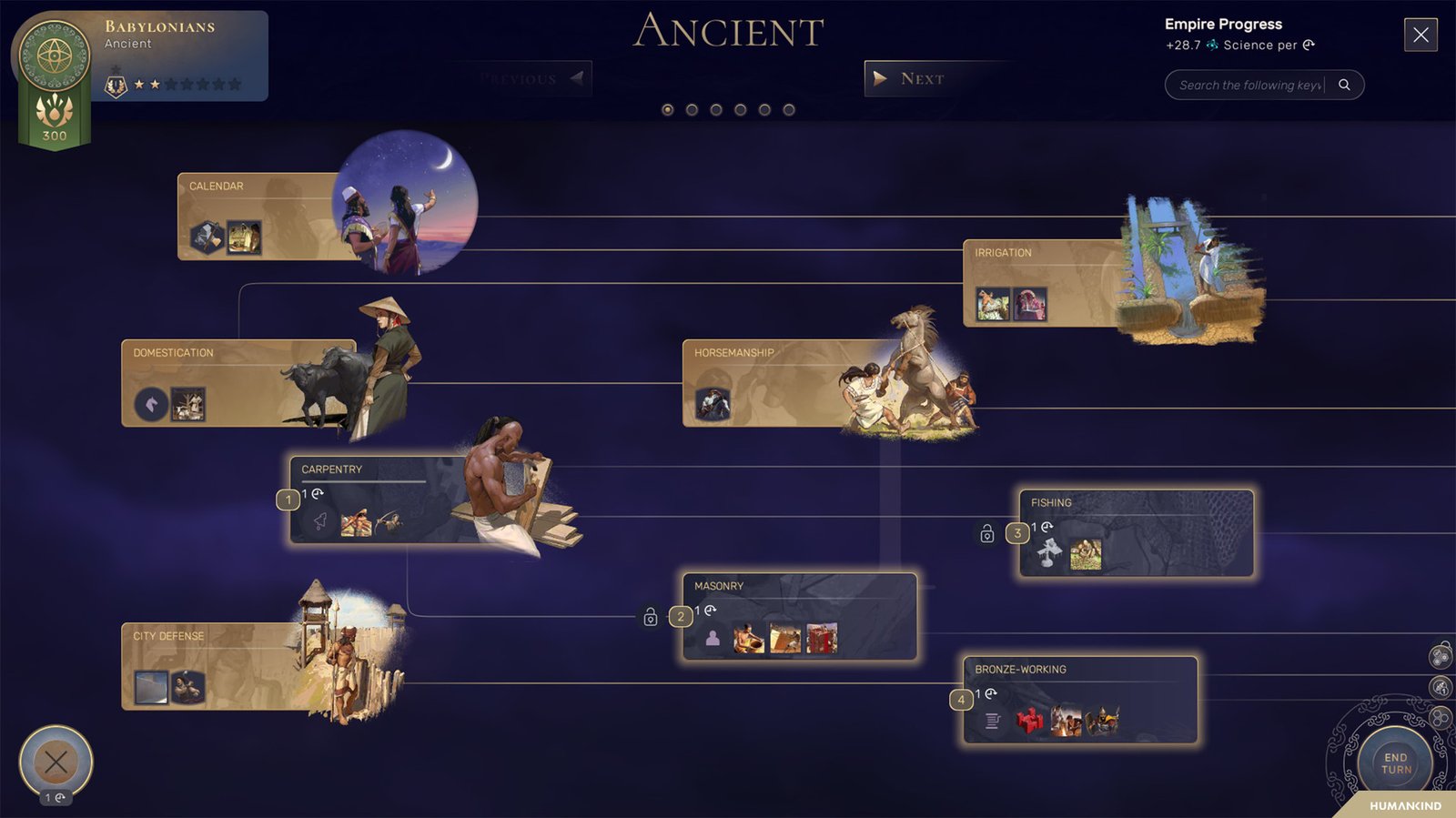This screenshot has height=818, width=1456.
Task: Click the scribe document icon on Bronze-Working
Action: pos(991,722)
